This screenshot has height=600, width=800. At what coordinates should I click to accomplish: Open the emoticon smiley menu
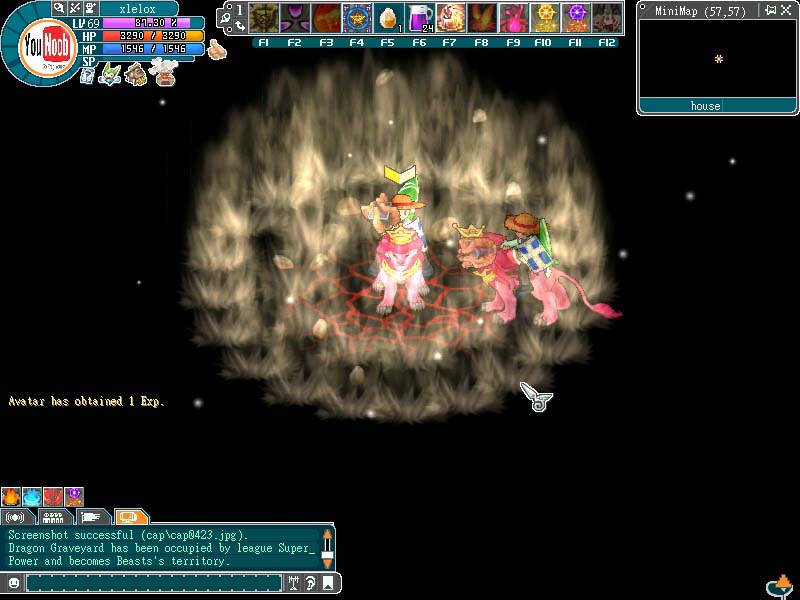(x=14, y=582)
